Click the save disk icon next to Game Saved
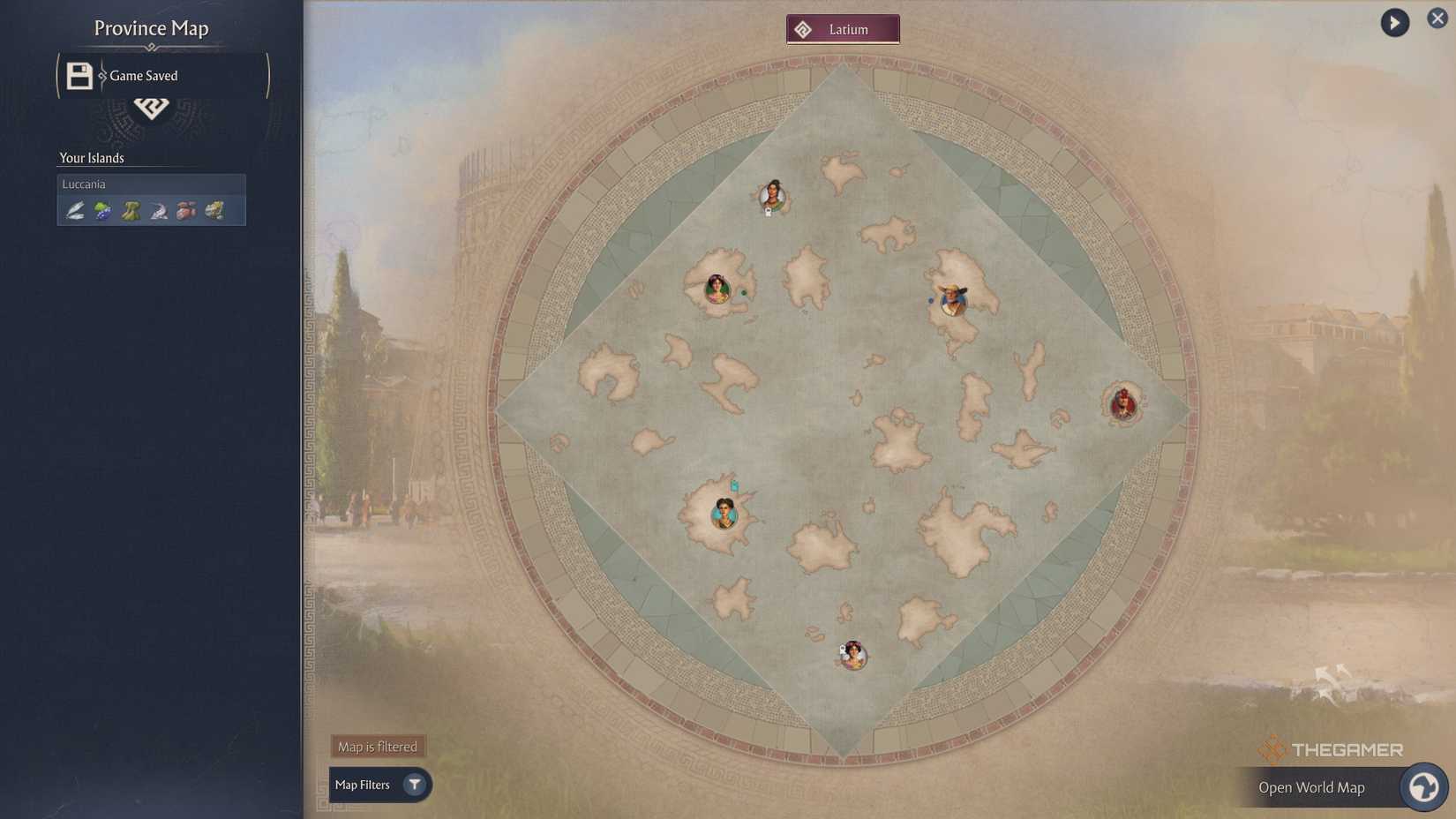1456x819 pixels. click(x=79, y=75)
